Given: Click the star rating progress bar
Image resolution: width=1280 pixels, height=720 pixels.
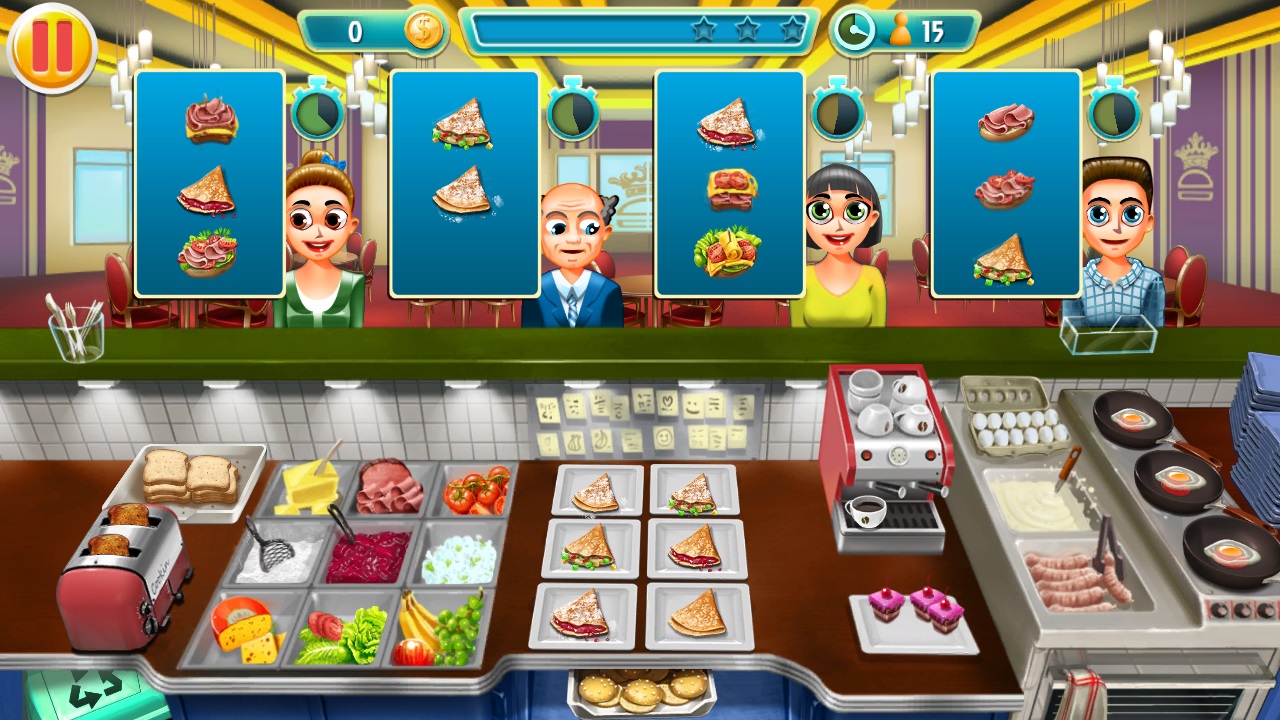Looking at the screenshot, I should (640, 30).
